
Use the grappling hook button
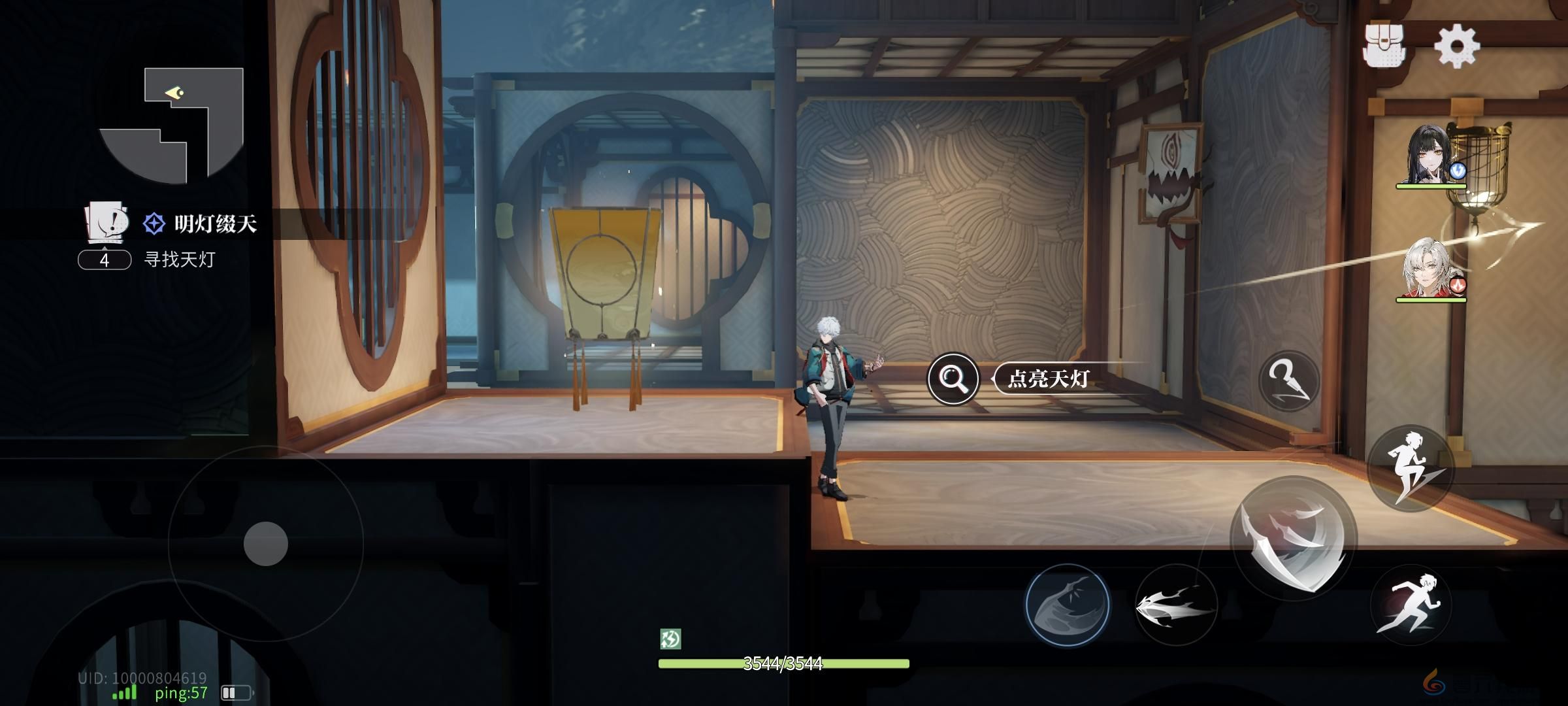point(1288,380)
